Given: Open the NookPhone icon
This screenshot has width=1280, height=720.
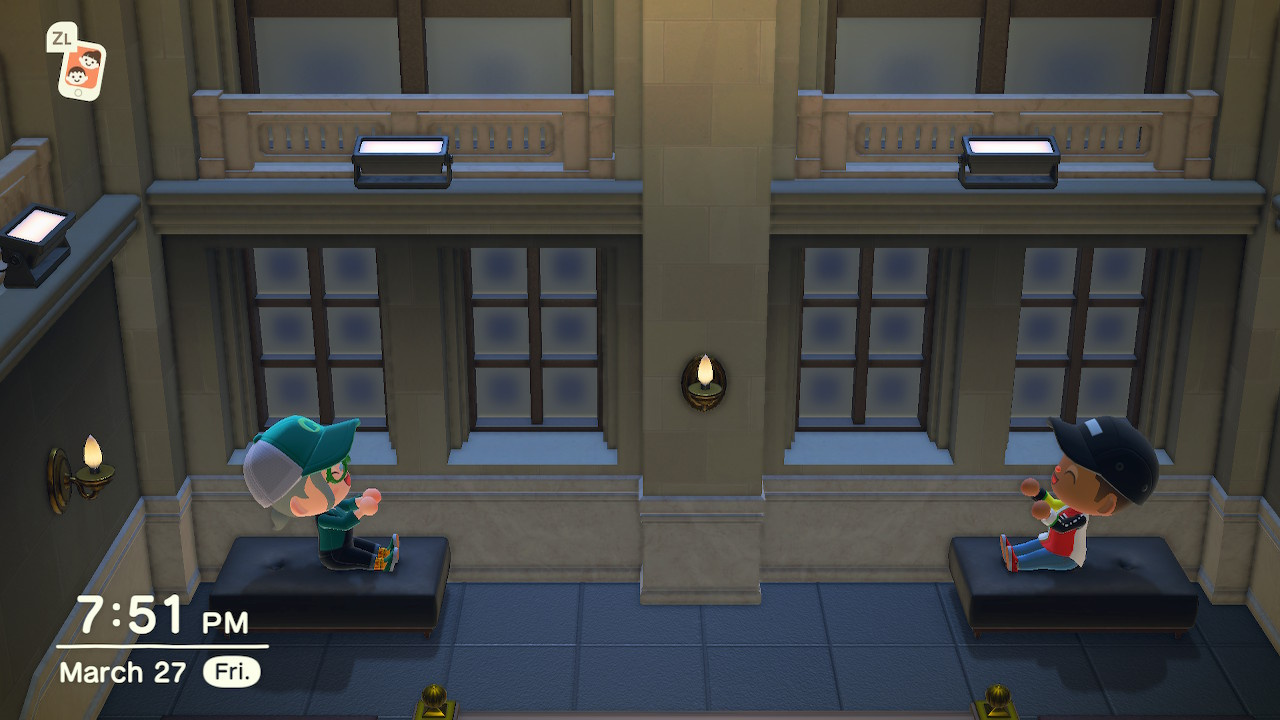Looking at the screenshot, I should pos(80,70).
